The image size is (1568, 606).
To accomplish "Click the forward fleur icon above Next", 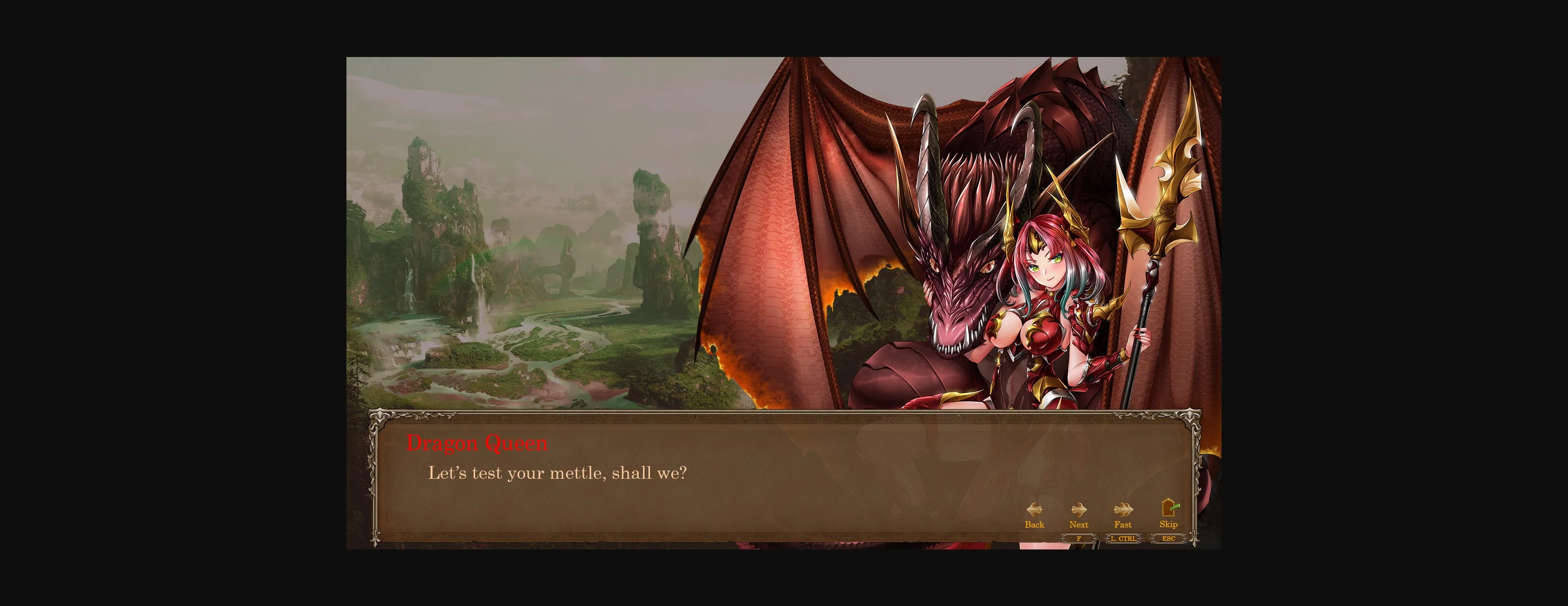I will tap(1079, 510).
